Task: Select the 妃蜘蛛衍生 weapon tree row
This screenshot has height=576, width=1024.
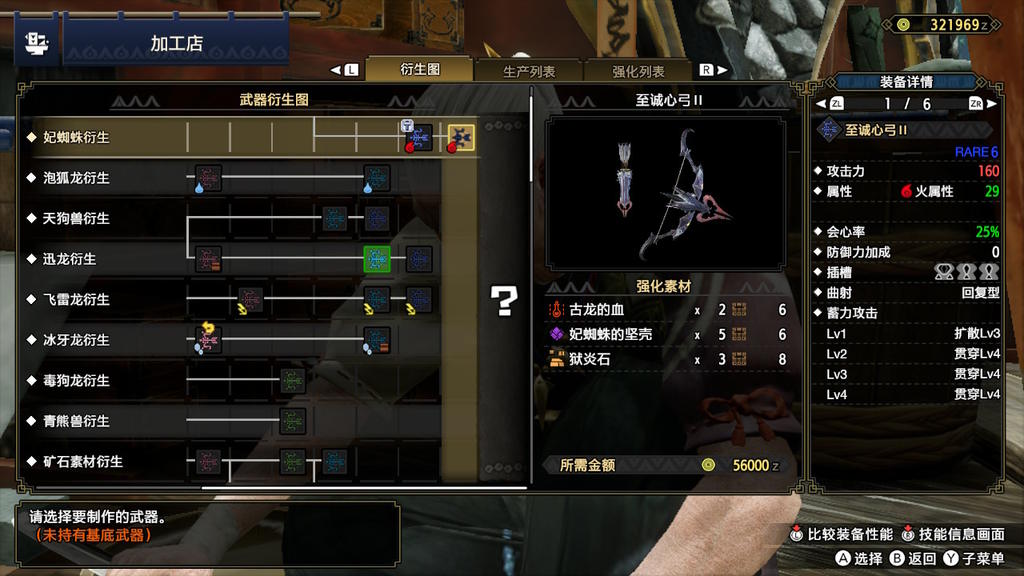Action: pyautogui.click(x=76, y=137)
